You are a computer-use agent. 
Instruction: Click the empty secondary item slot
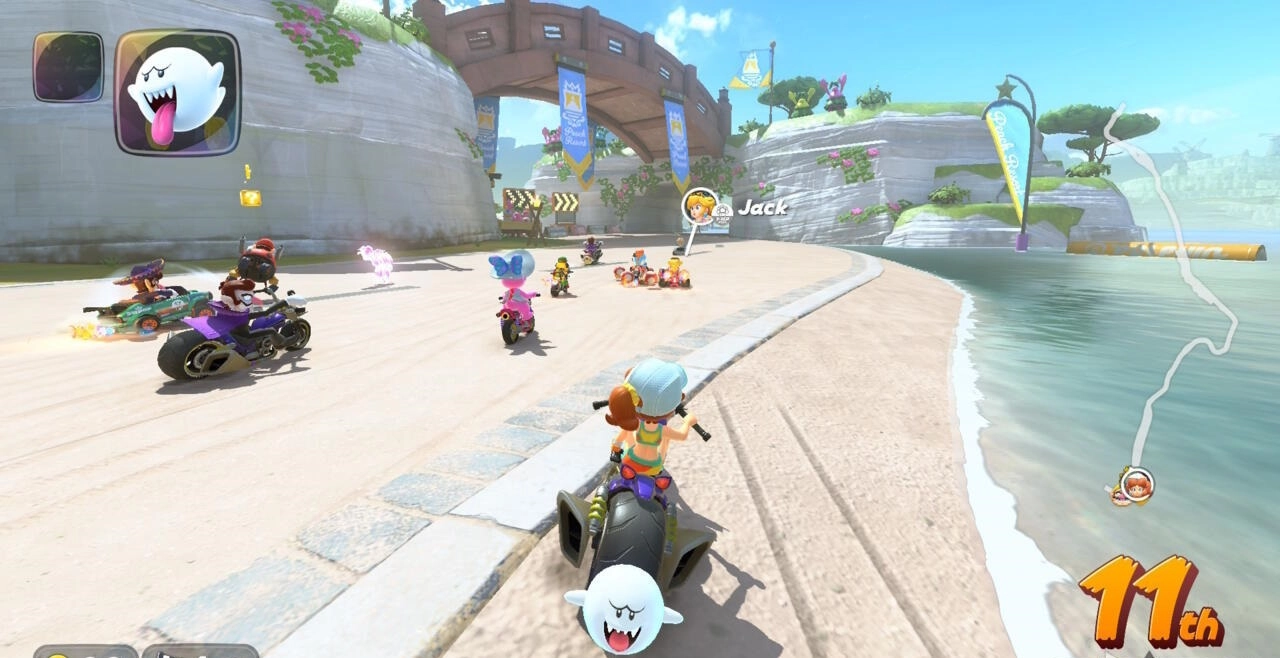[68, 67]
